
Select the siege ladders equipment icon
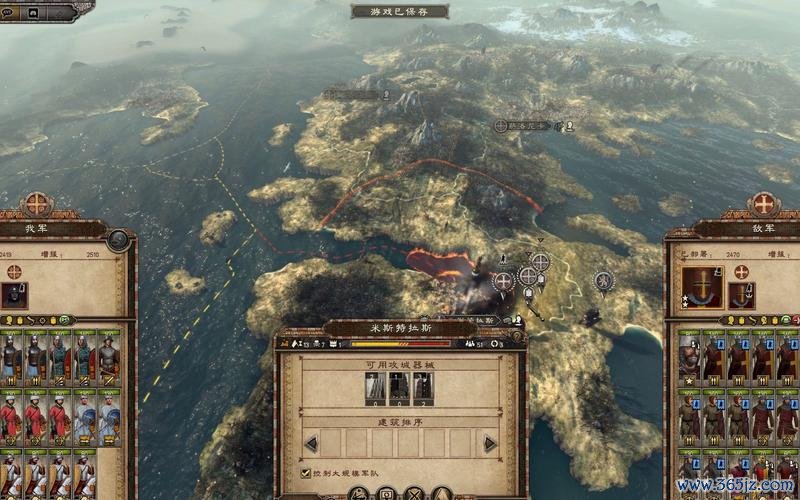click(375, 387)
